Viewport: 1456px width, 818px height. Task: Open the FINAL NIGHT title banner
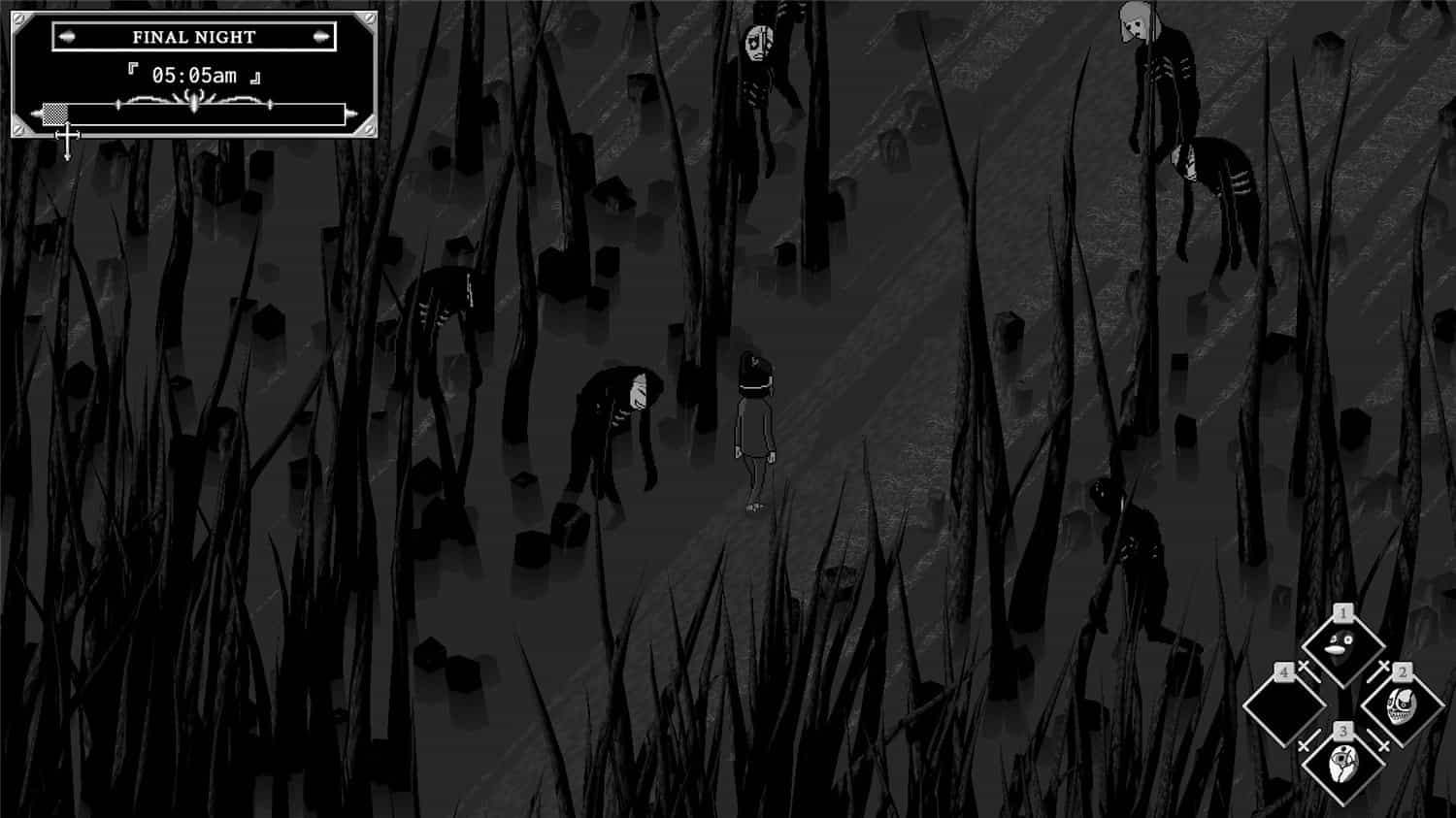point(191,37)
